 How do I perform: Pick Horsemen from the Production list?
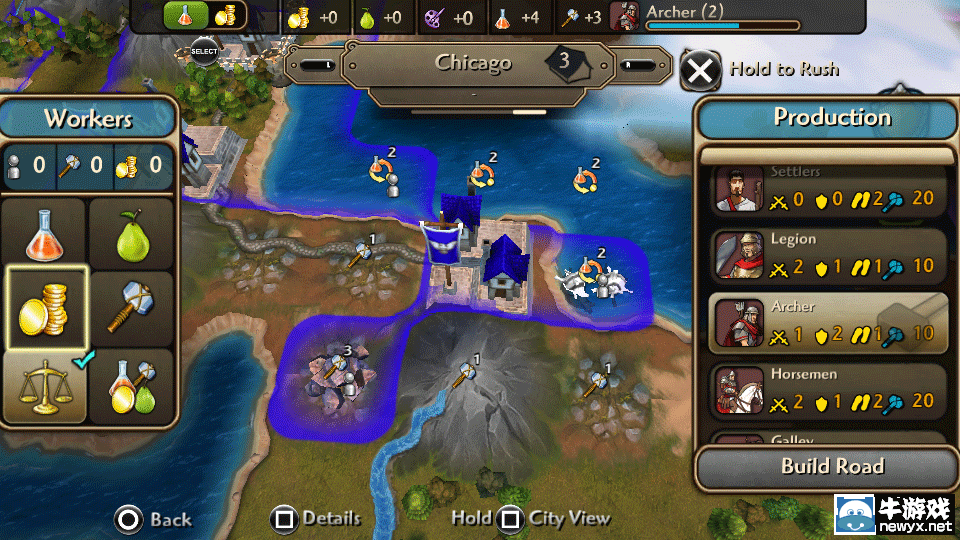point(828,390)
